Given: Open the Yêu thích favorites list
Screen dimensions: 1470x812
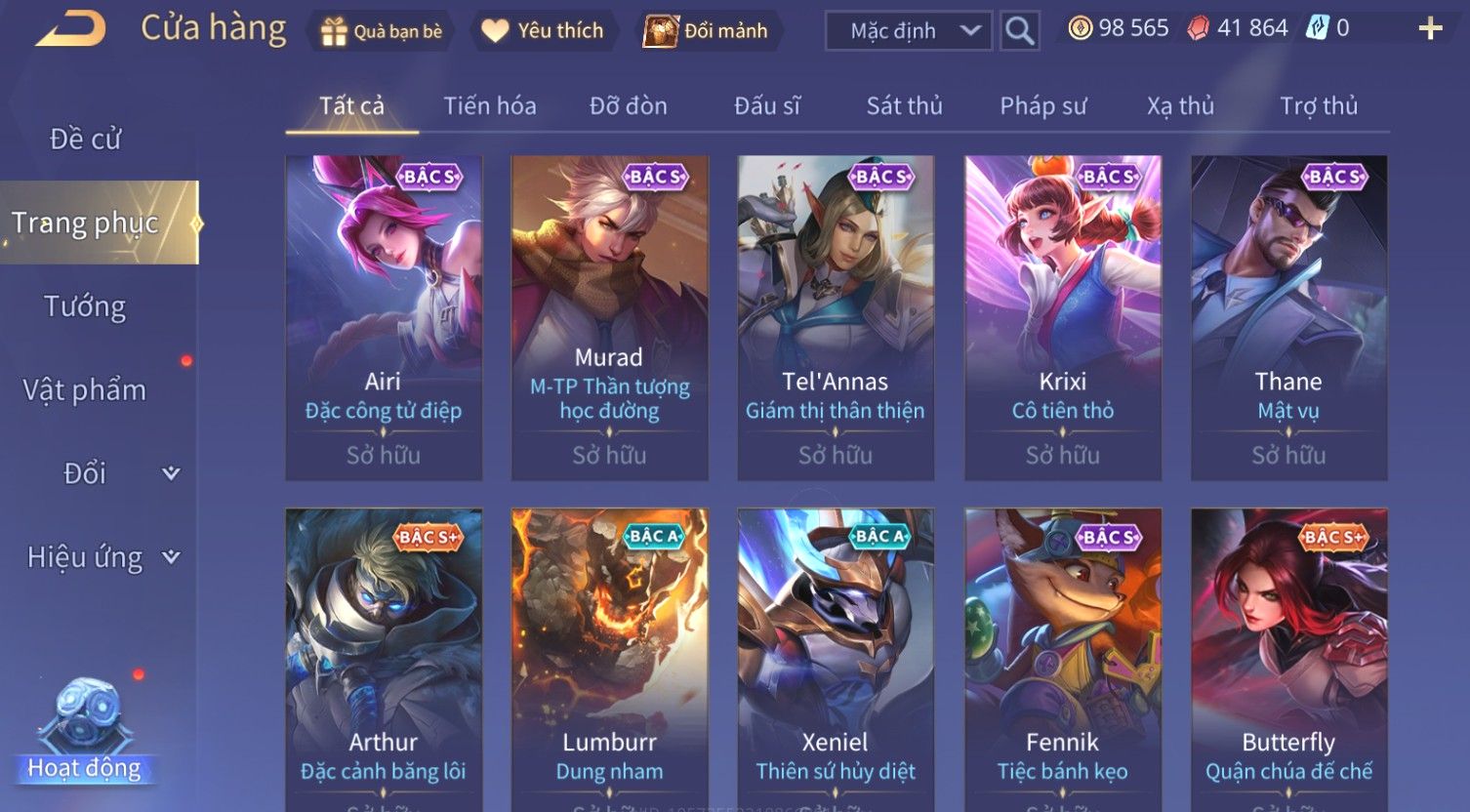Looking at the screenshot, I should (543, 31).
